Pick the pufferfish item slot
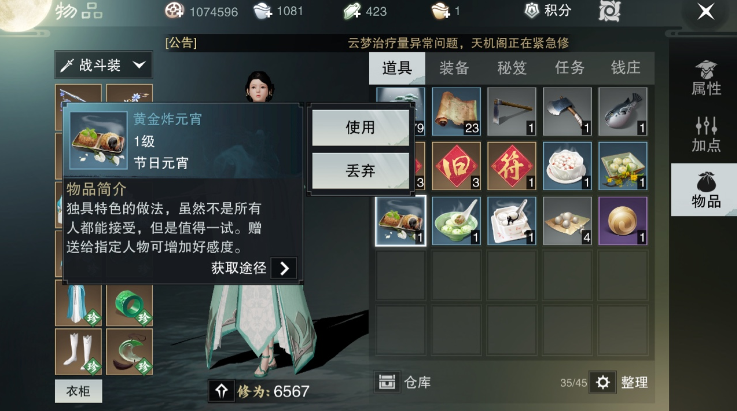This screenshot has width=737, height=411. (622, 112)
